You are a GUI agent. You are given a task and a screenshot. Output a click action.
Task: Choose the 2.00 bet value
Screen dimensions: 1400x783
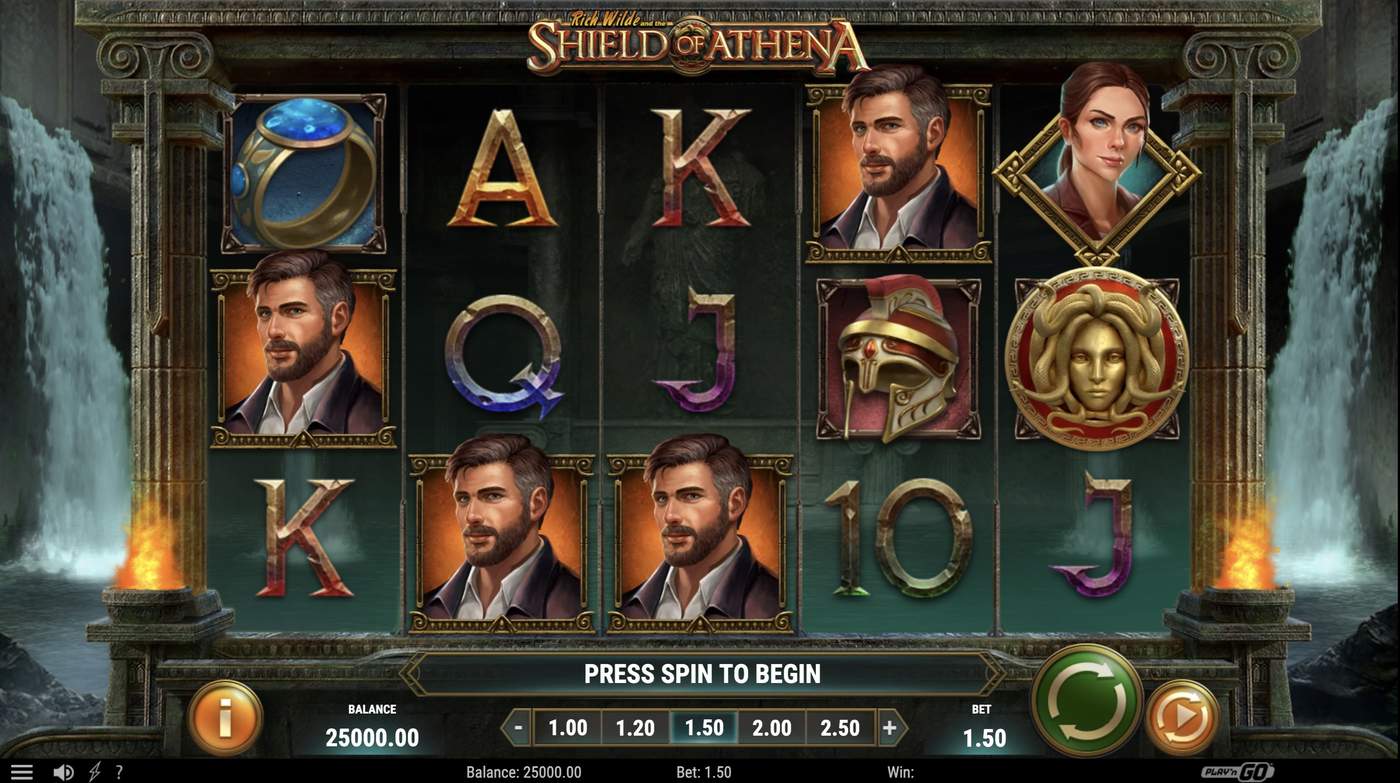coord(772,728)
